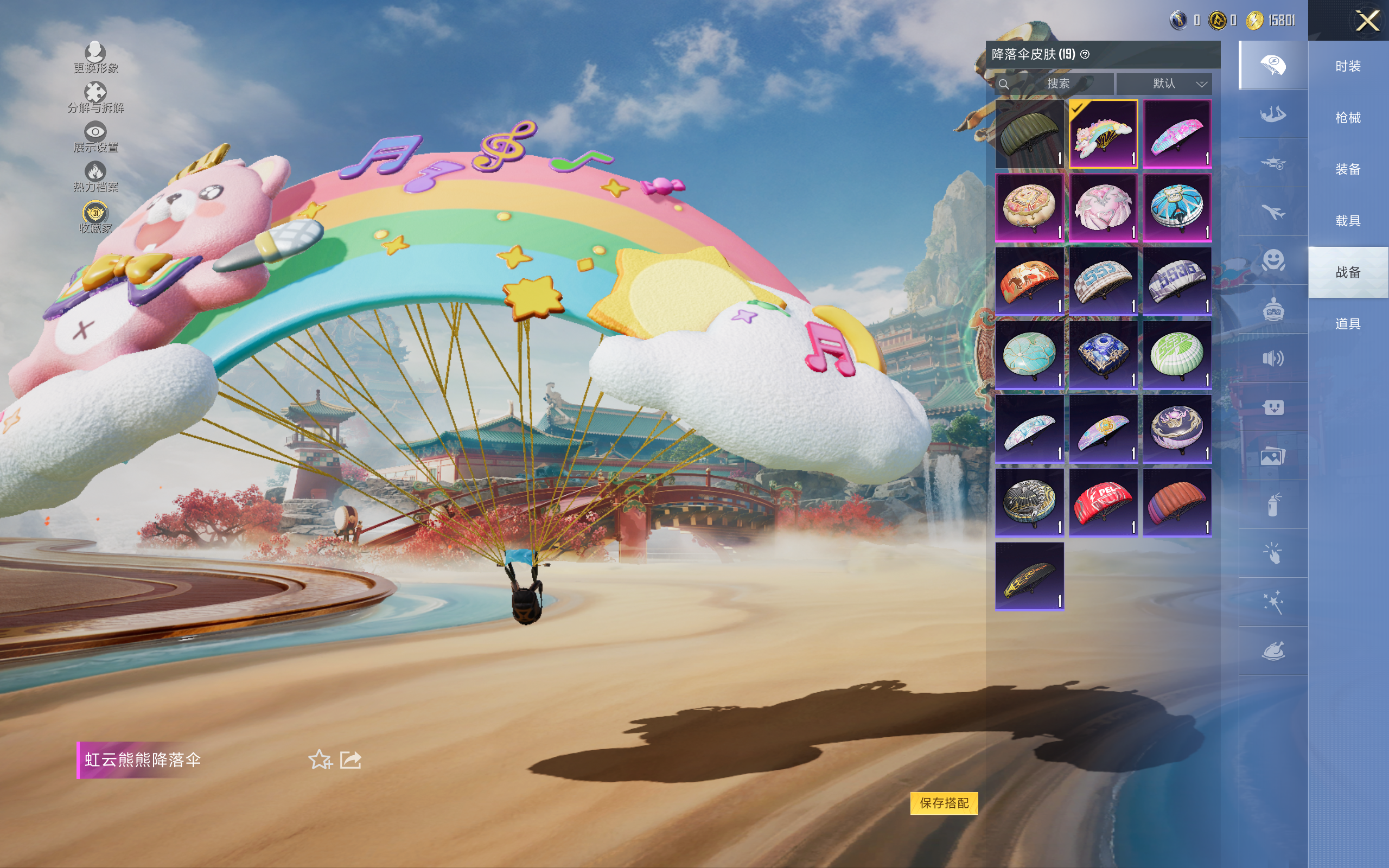1389x868 pixels.
Task: Open 分解与拆解 dismantle option
Action: tap(95, 97)
